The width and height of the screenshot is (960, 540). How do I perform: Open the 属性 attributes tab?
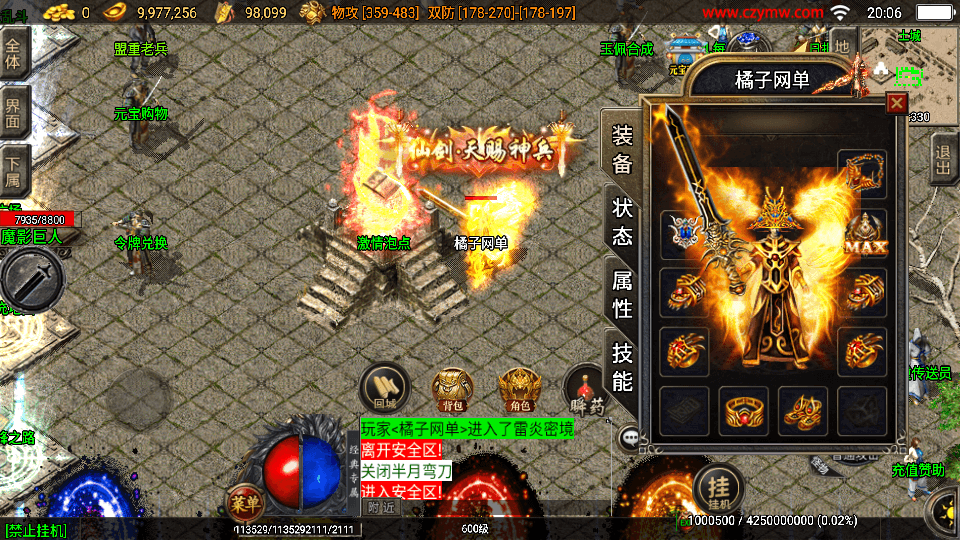[622, 294]
